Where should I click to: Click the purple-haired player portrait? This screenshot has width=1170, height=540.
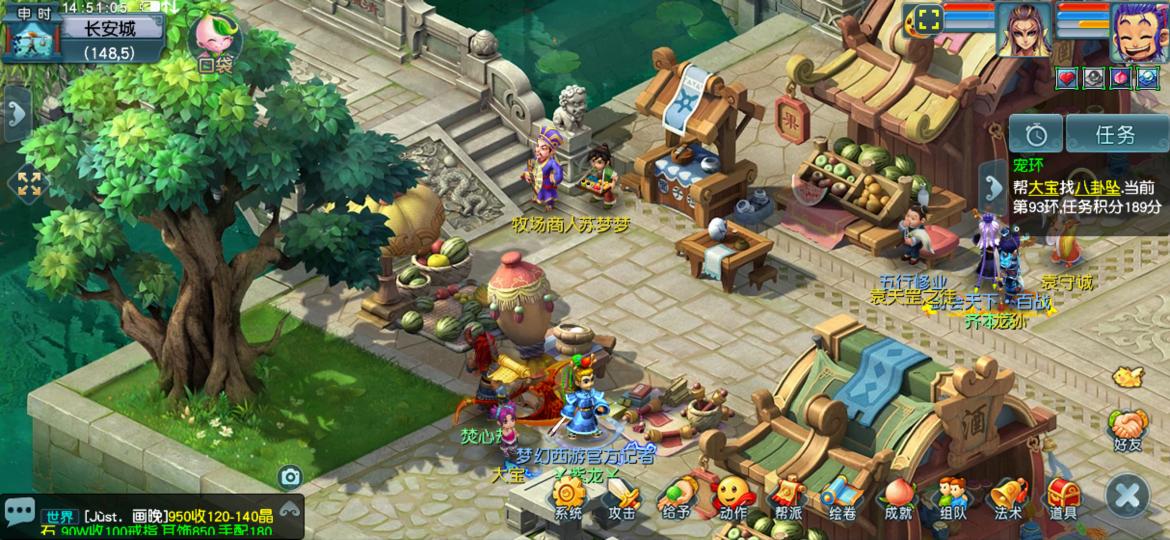1138,32
